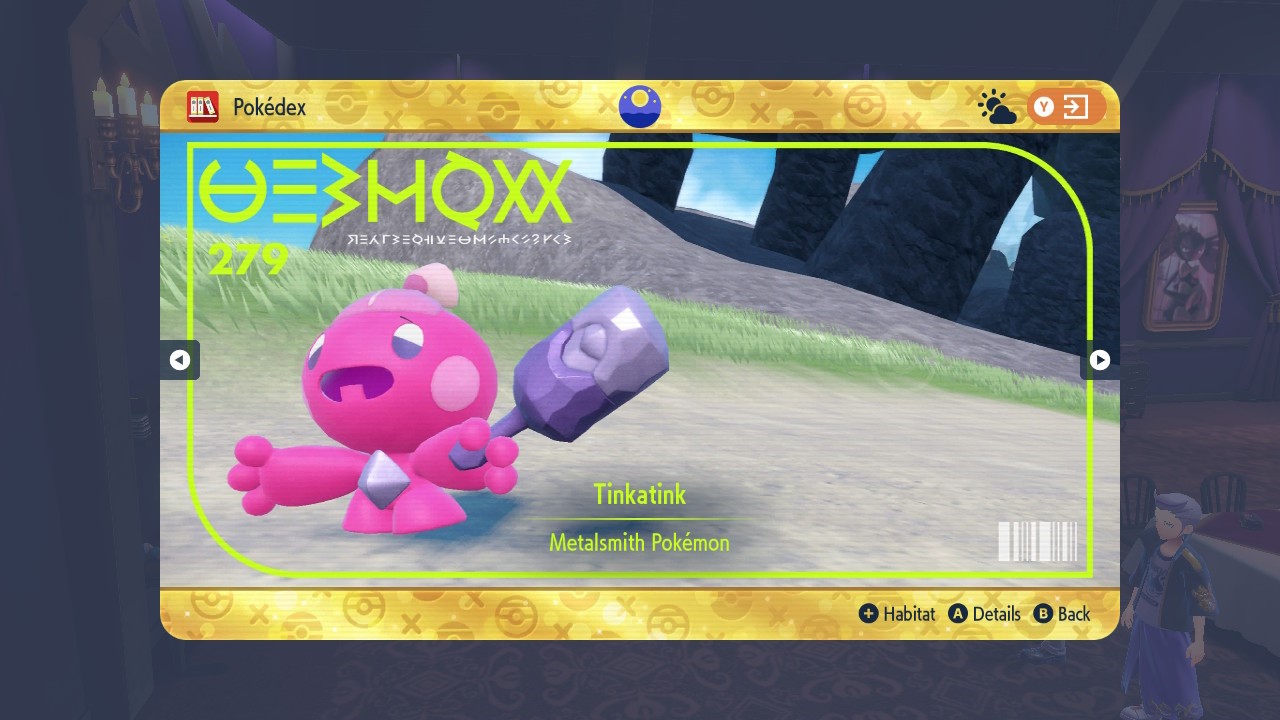Go to the previous Pokédex entry arrow
This screenshot has height=720, width=1280.
pyautogui.click(x=180, y=360)
